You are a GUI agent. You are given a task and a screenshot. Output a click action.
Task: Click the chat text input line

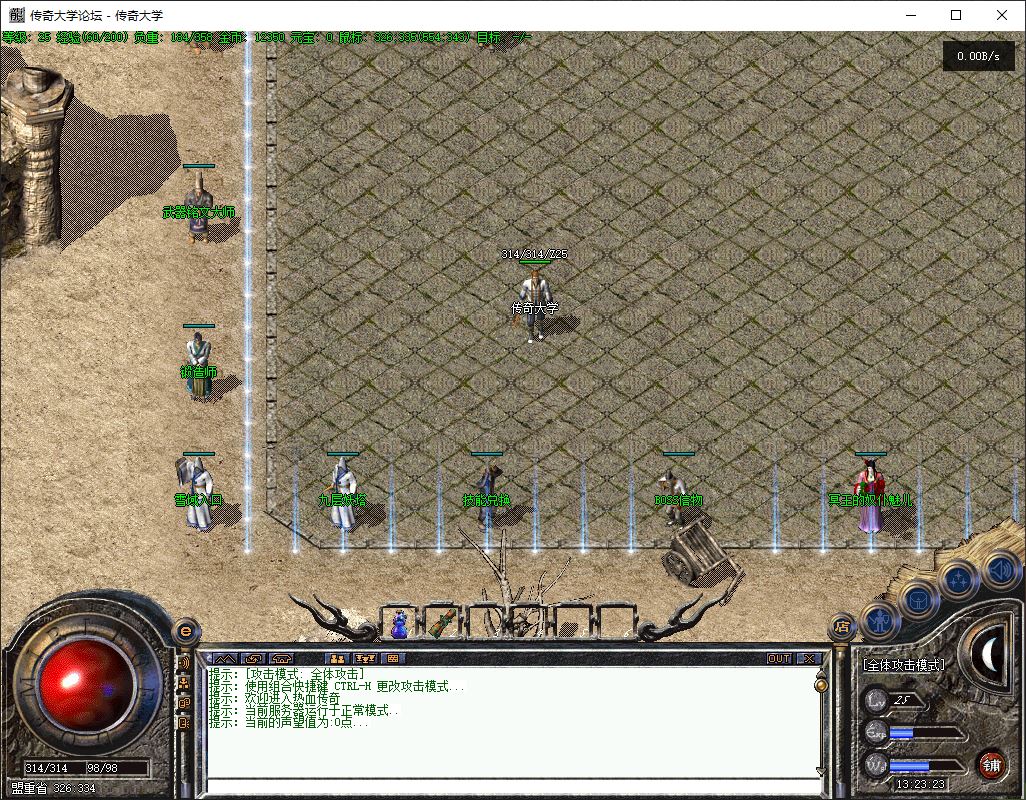pos(510,786)
